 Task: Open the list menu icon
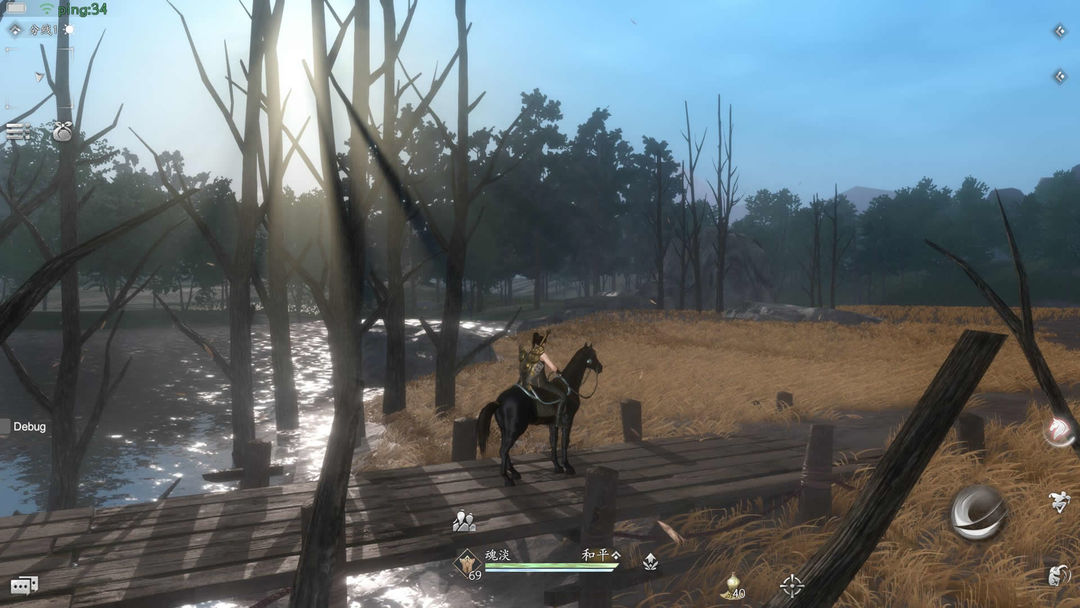click(x=15, y=130)
